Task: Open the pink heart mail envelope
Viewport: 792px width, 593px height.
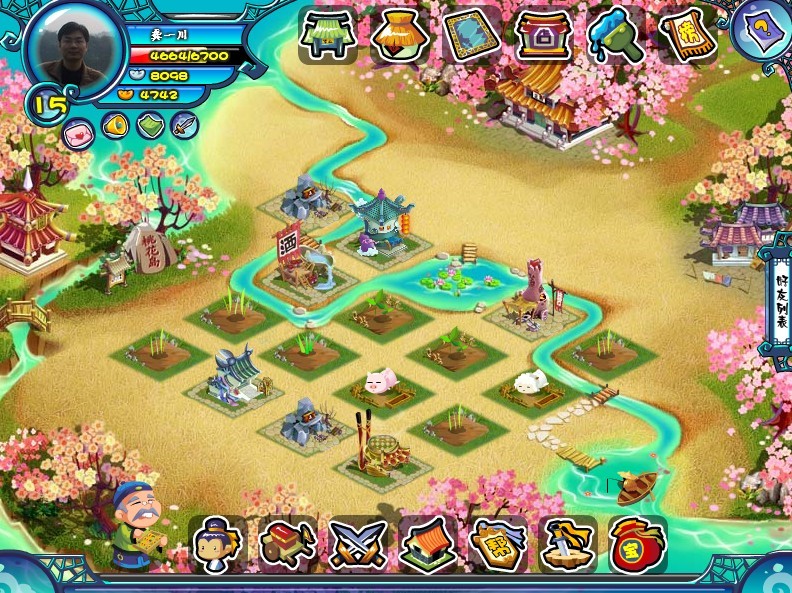Action: coord(78,129)
